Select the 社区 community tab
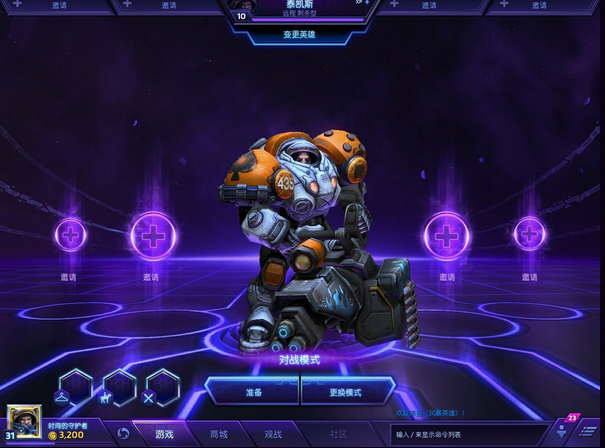 [x=338, y=434]
